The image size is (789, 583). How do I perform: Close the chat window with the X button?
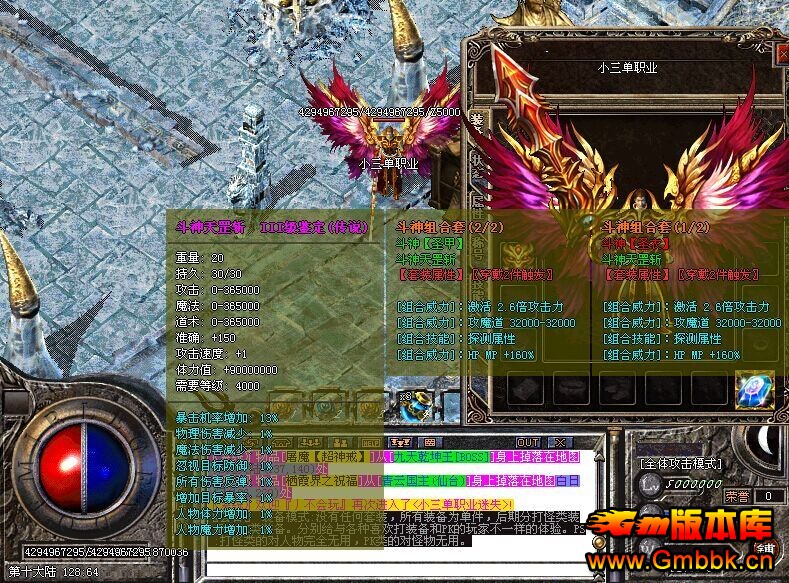pyautogui.click(x=559, y=442)
